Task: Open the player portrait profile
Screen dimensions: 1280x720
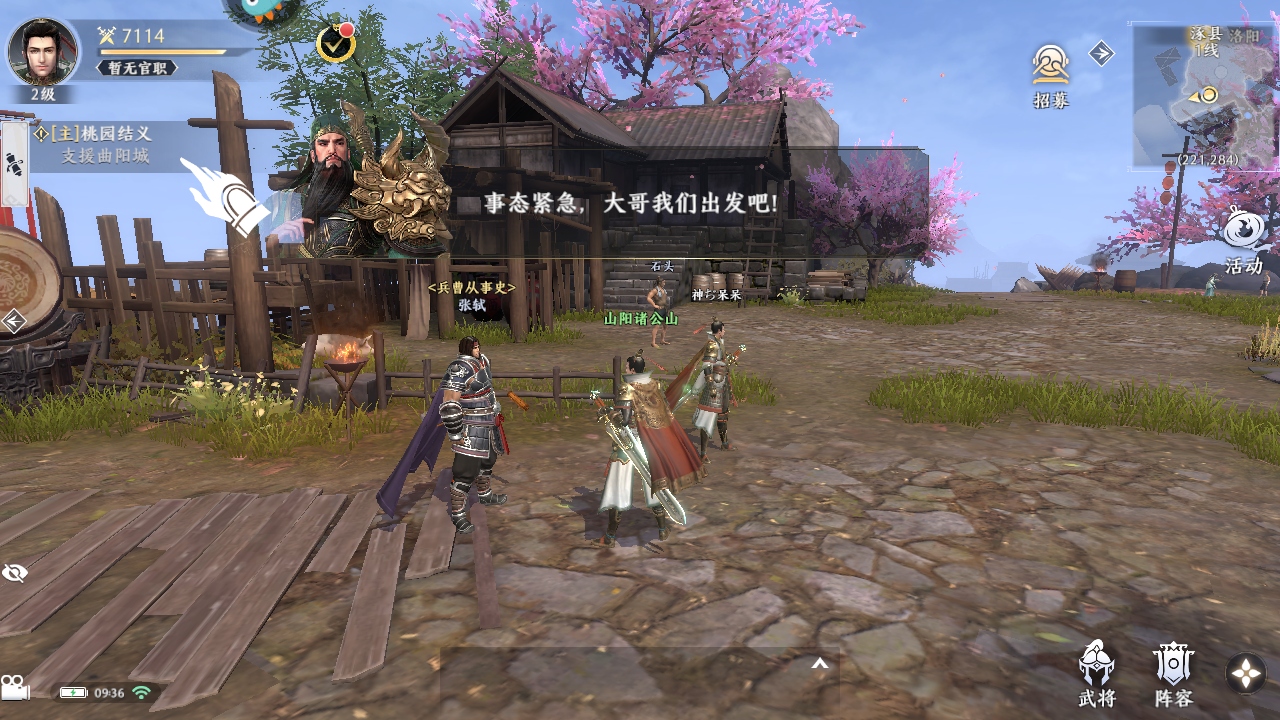Action: pos(43,51)
